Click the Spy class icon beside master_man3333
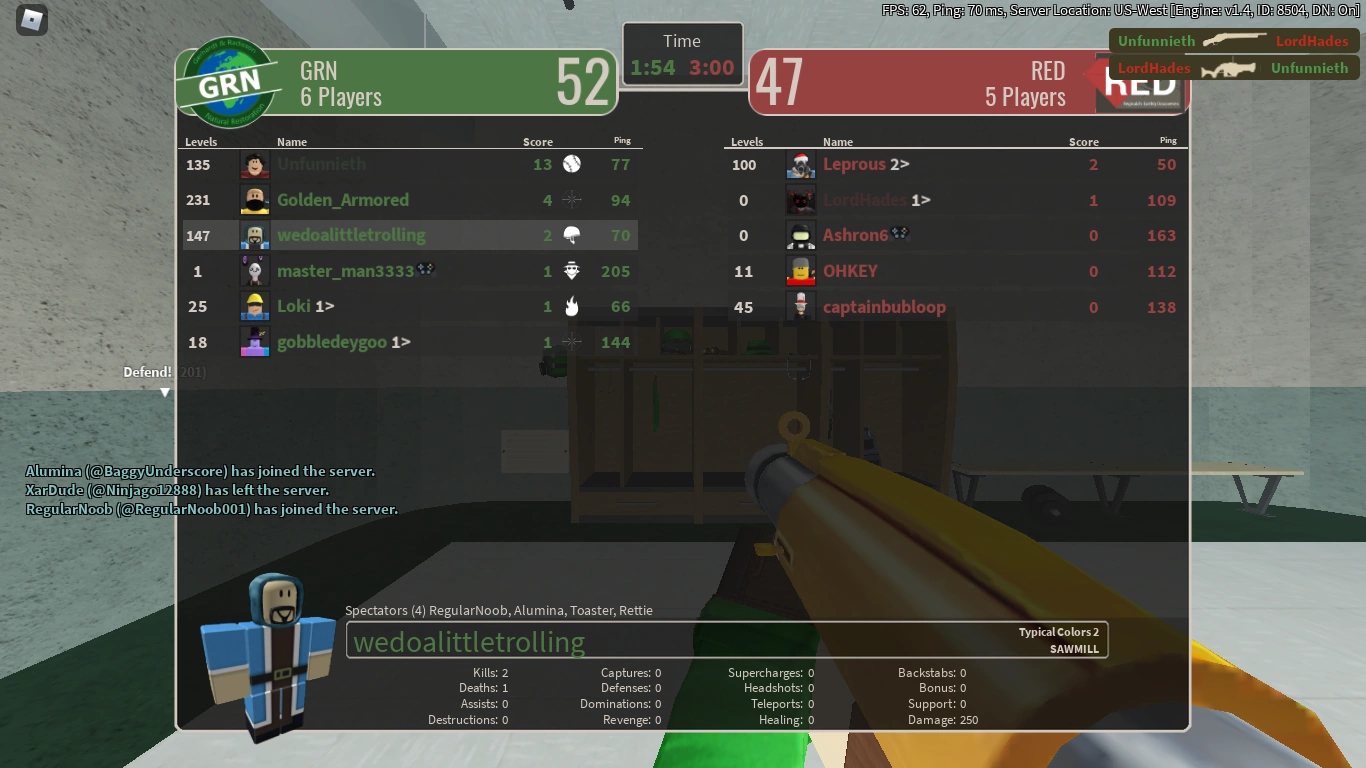Screen dimensions: 1366x768 click(572, 270)
